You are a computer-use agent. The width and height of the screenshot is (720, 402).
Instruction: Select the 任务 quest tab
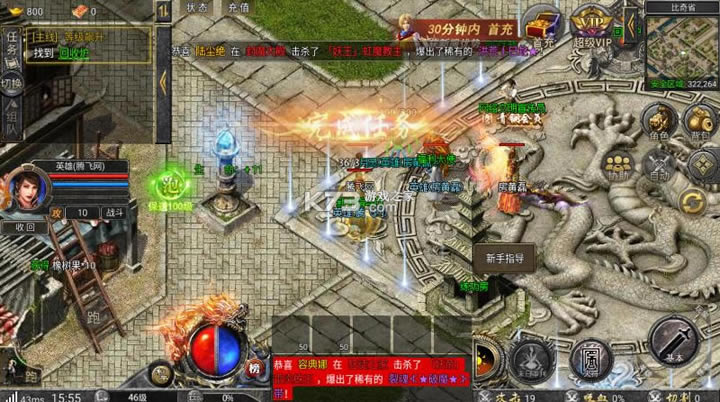pyautogui.click(x=9, y=44)
